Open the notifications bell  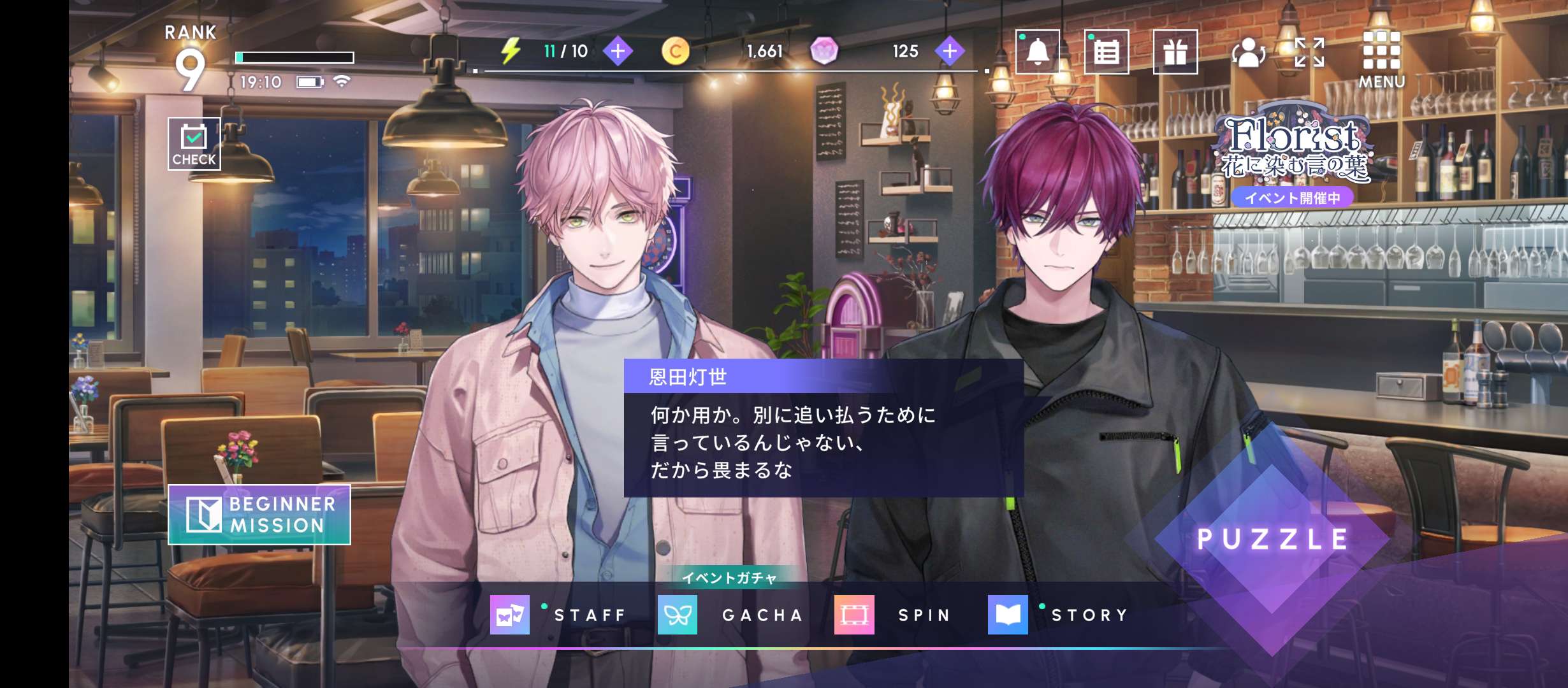(1037, 52)
